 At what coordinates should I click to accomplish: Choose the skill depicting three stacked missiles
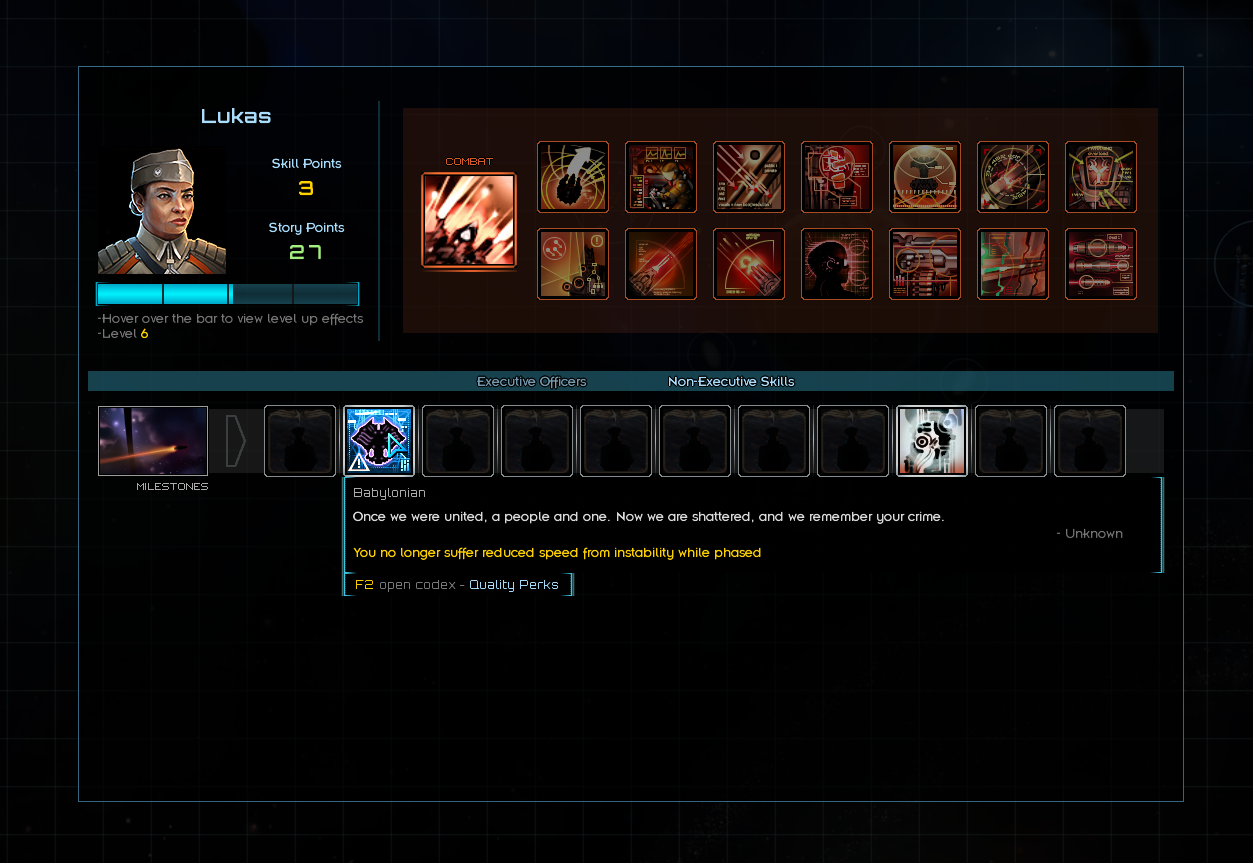pos(1101,264)
